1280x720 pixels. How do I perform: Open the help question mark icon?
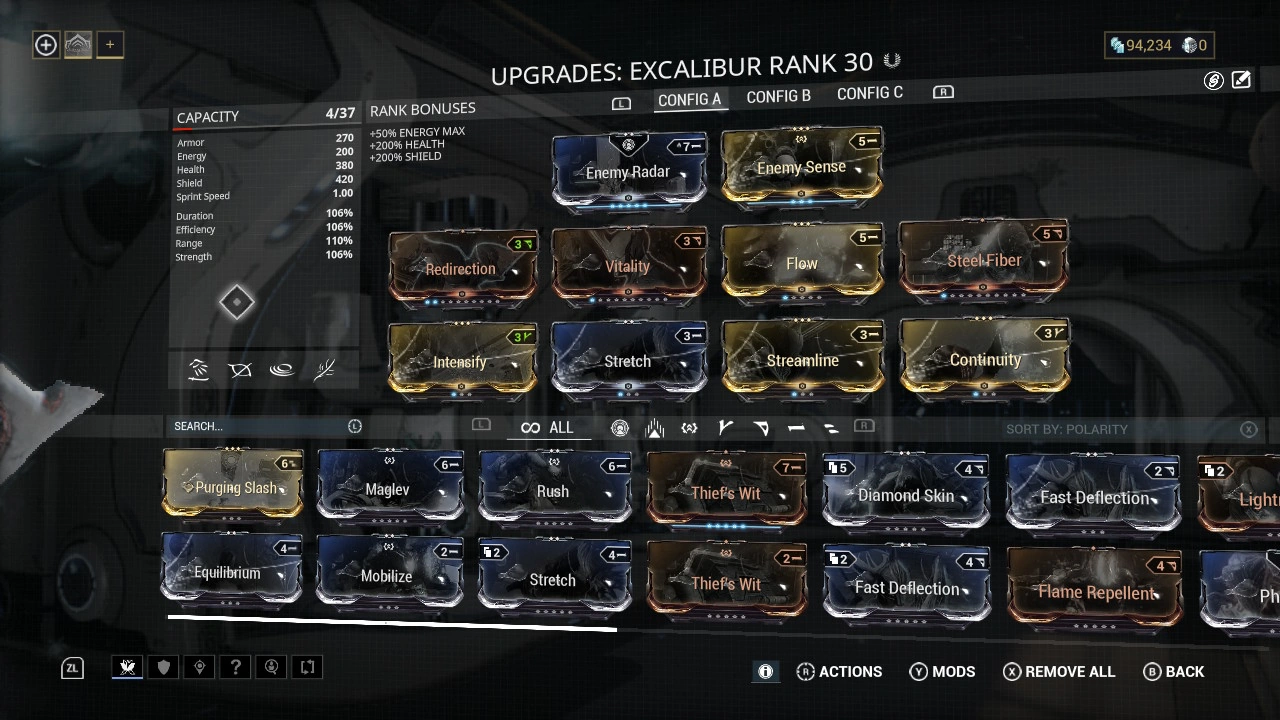point(235,667)
